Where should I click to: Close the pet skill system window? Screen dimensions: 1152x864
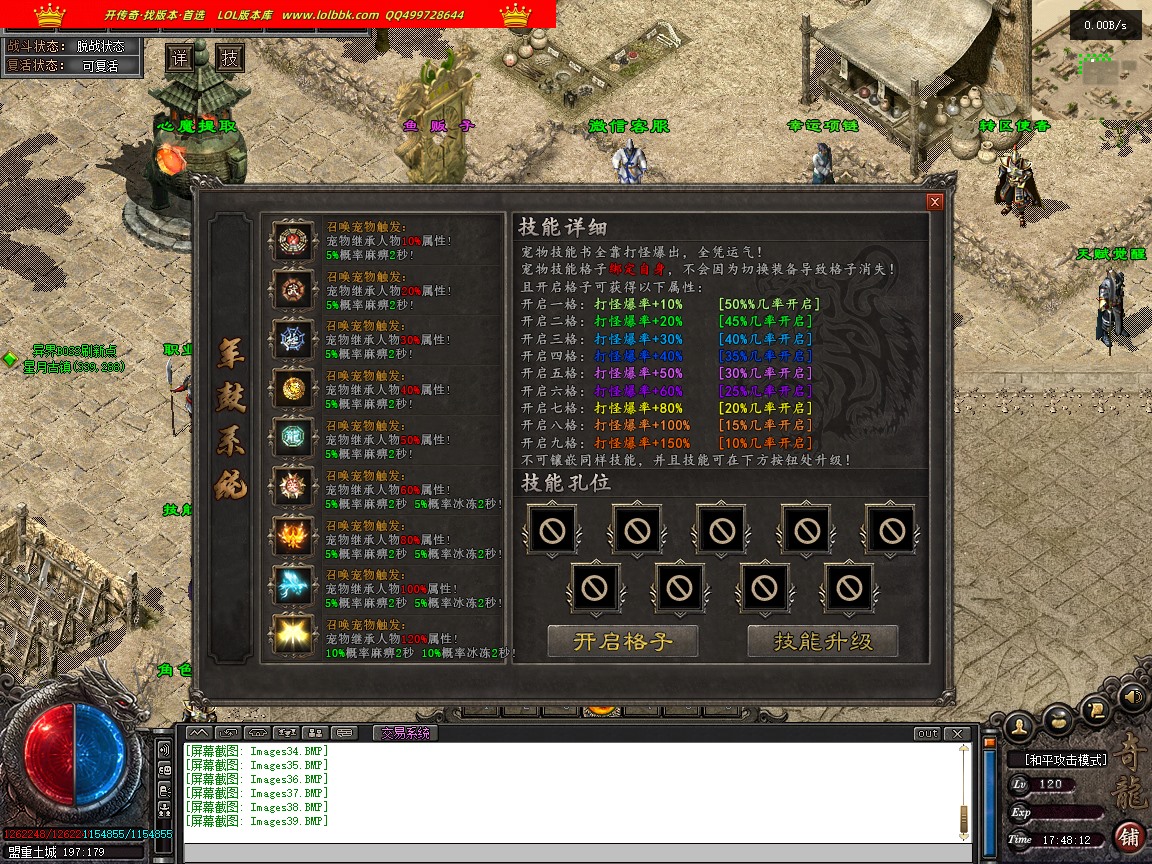point(935,202)
